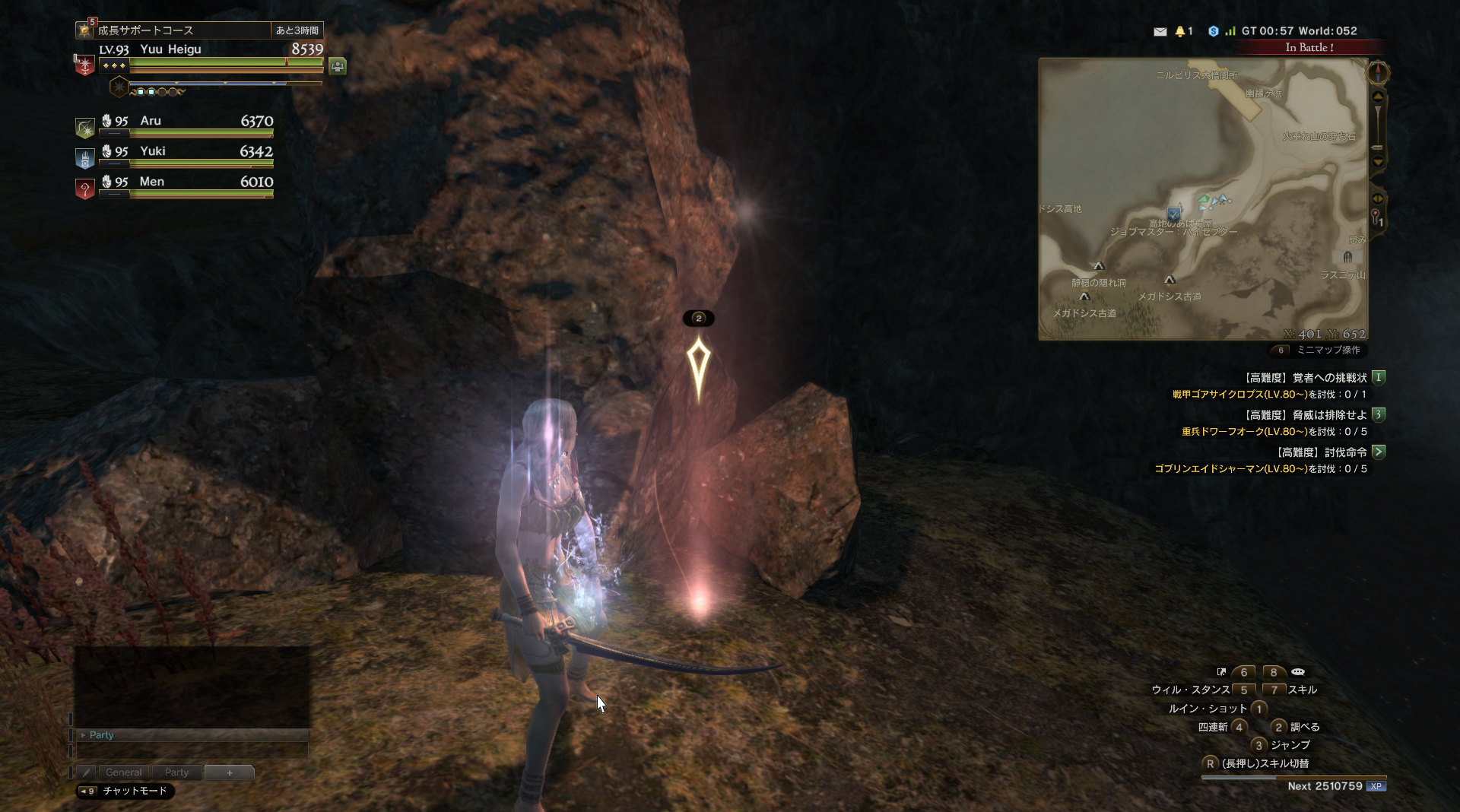Image resolution: width=1460 pixels, height=812 pixels.
Task: Add a new chat tab
Action: coord(230,772)
